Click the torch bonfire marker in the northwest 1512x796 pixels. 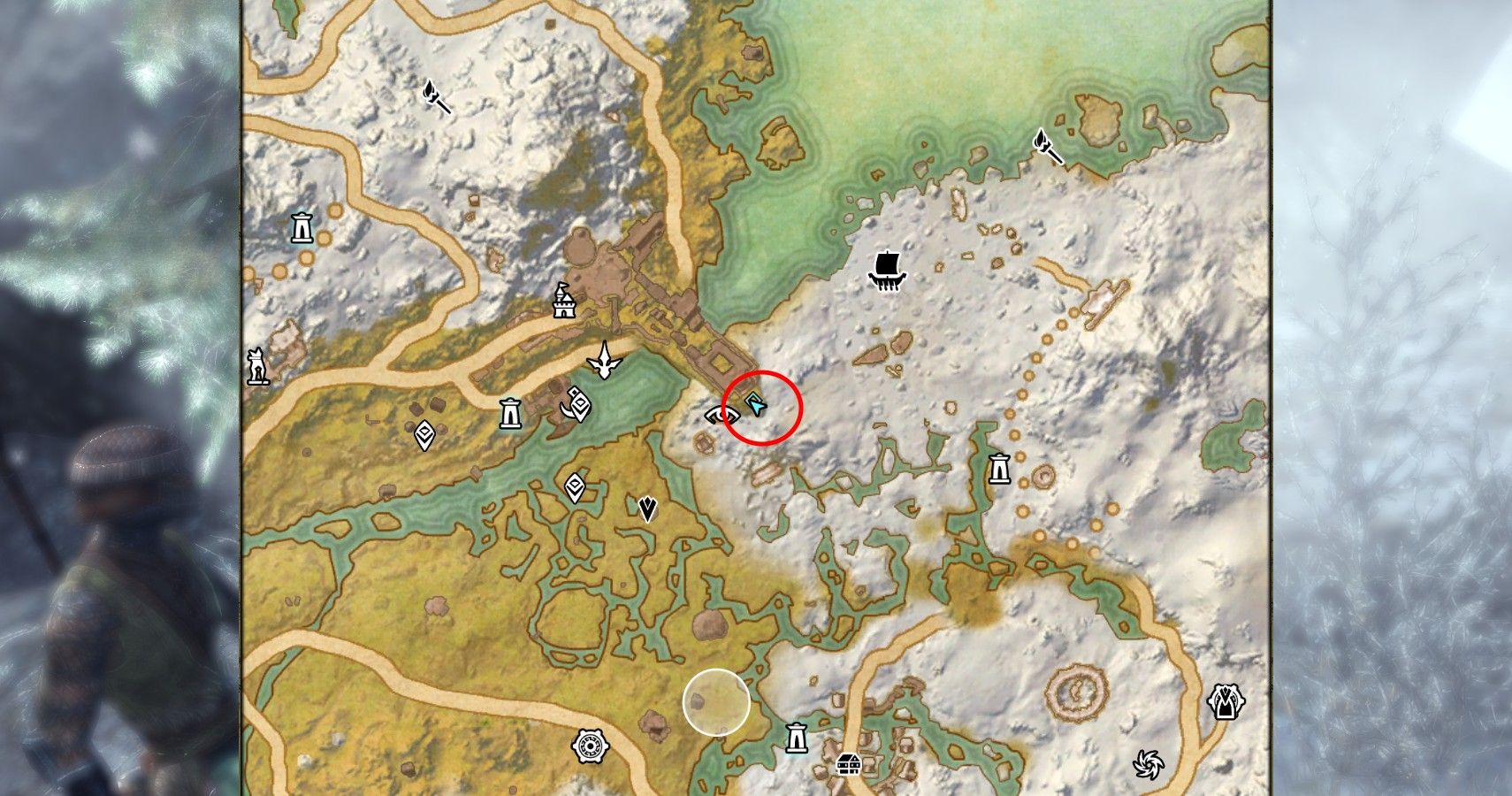coord(431,94)
